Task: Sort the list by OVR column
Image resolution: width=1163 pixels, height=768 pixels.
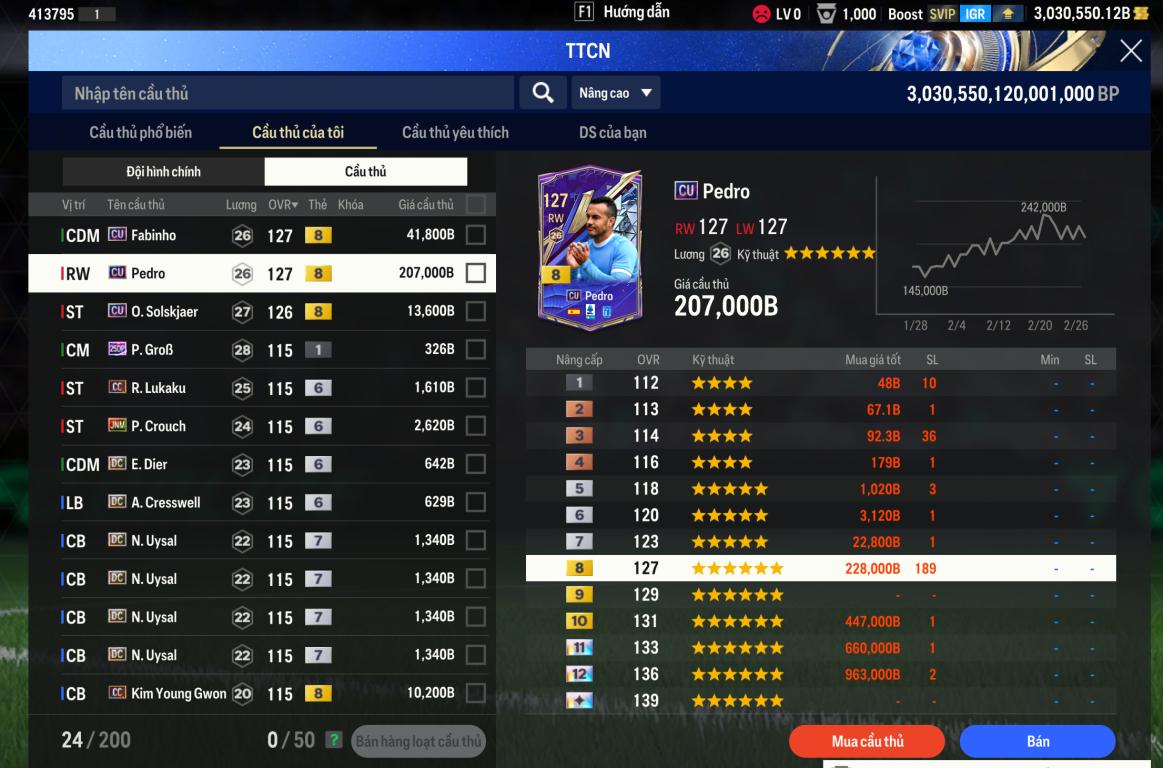Action: point(283,205)
